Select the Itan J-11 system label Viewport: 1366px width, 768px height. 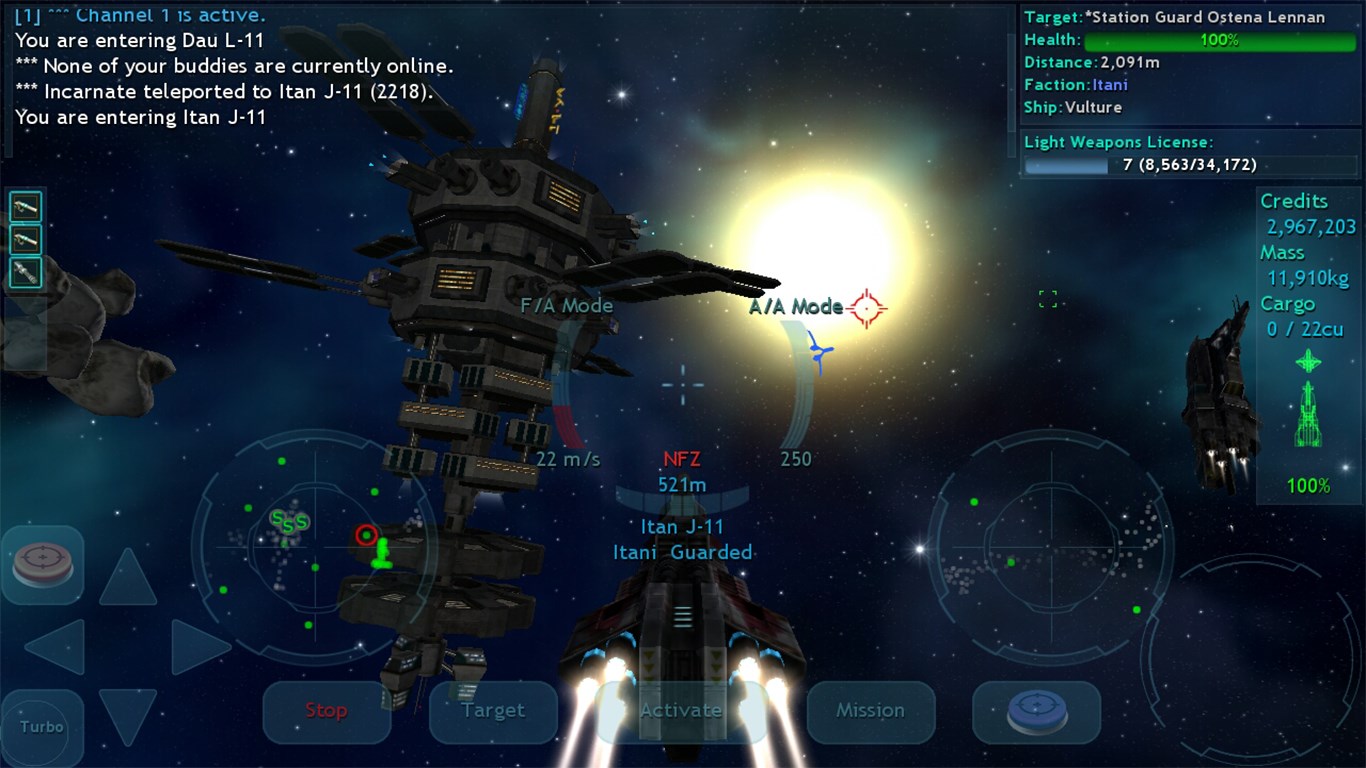[x=682, y=527]
